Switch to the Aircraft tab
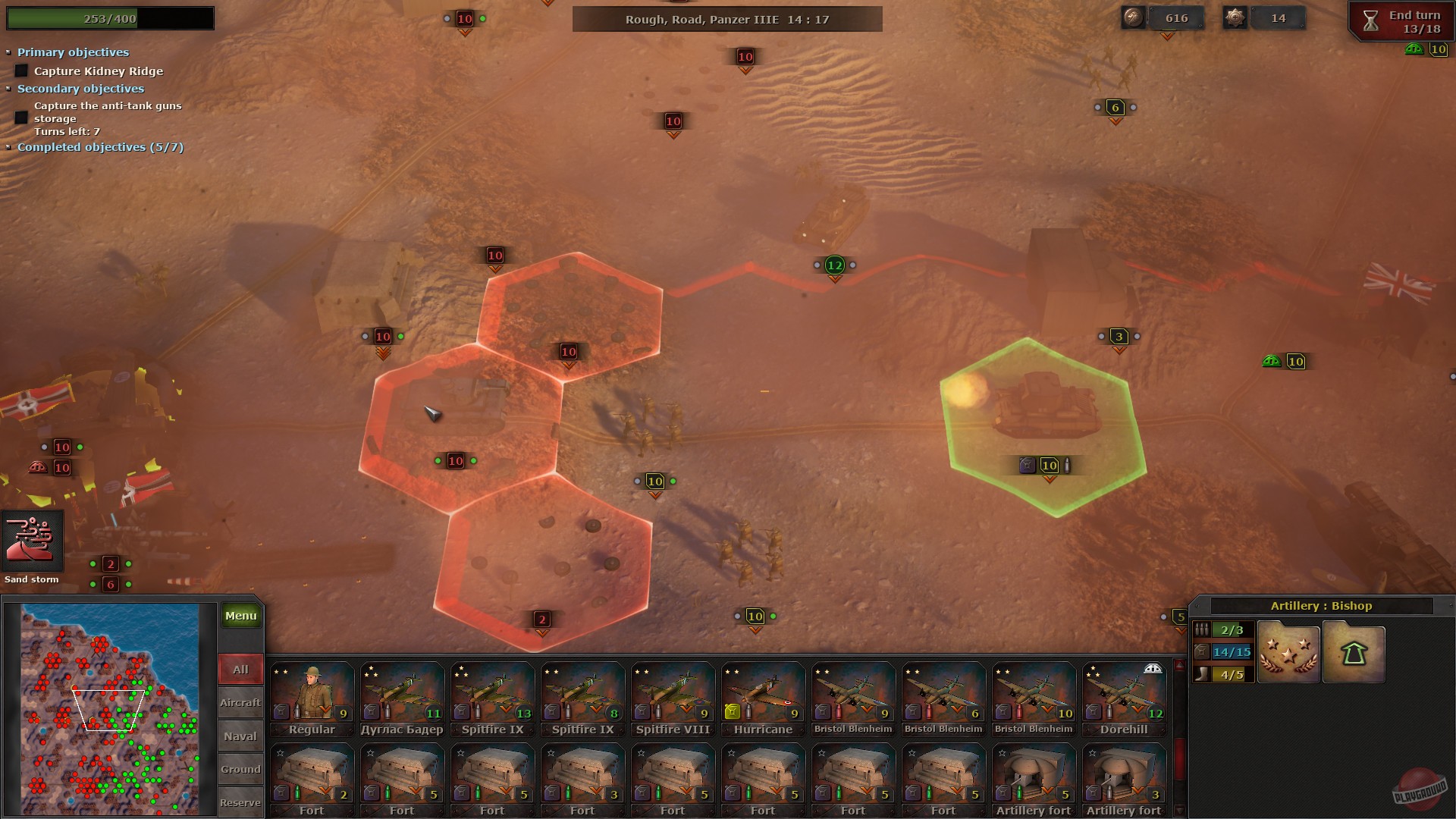 click(240, 702)
